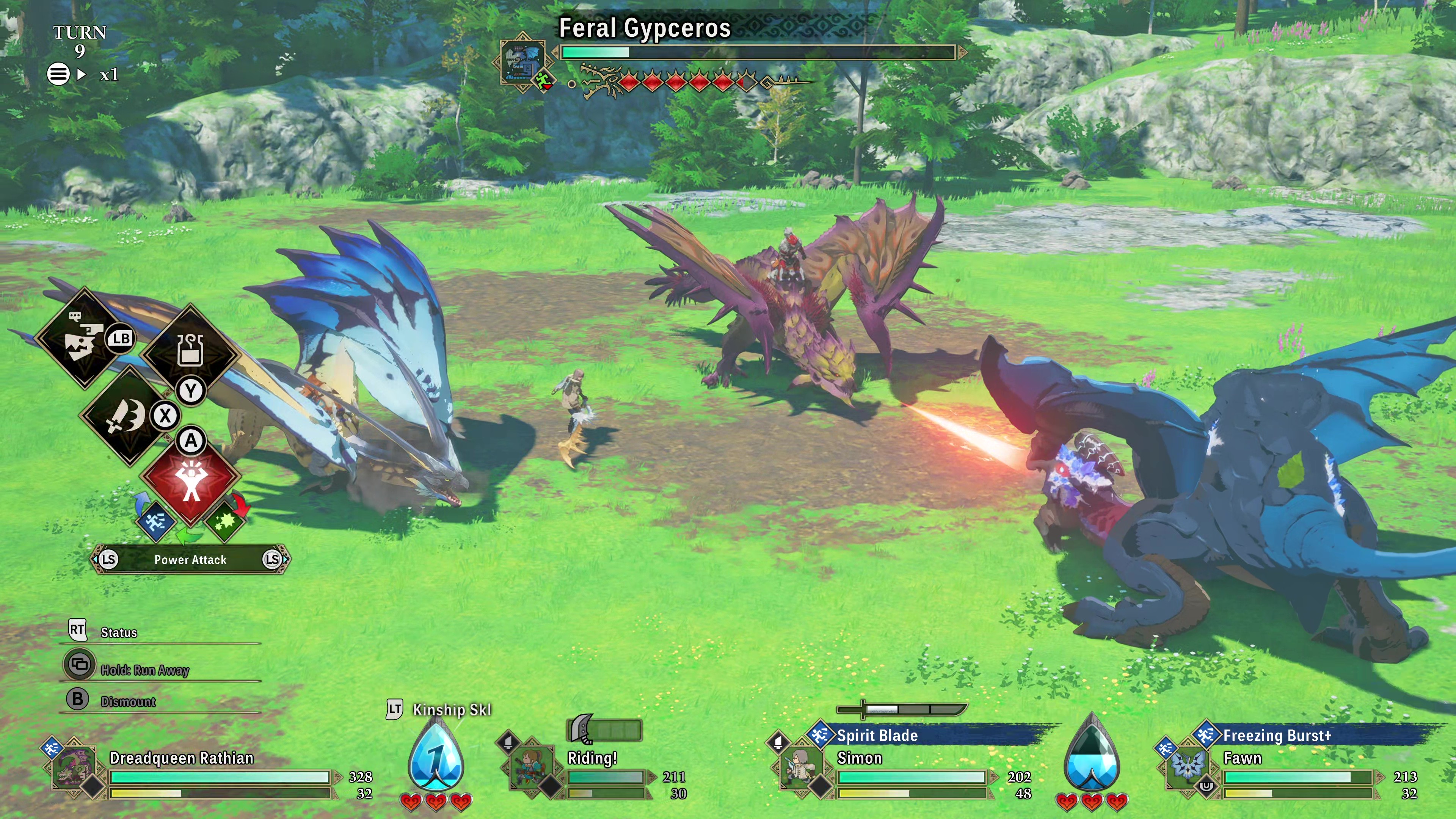Click the right LS arrow to cycle attacks
This screenshot has width=1456, height=819.
[x=273, y=560]
